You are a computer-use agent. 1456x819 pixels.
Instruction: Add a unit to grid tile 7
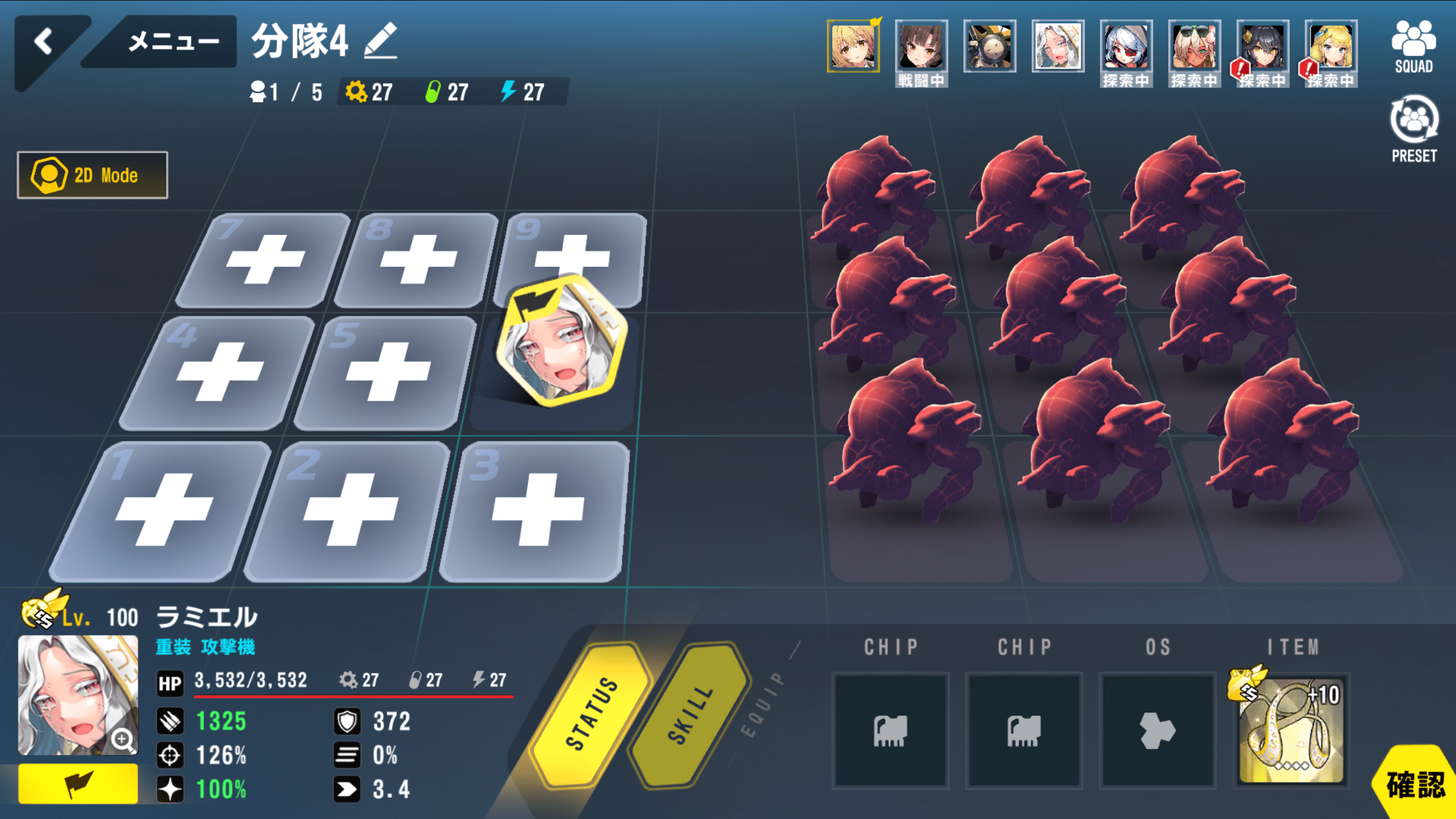coord(266,260)
